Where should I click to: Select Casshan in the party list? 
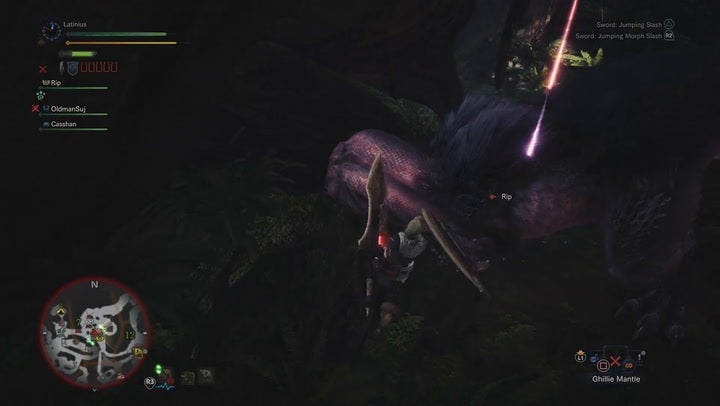pyautogui.click(x=64, y=124)
